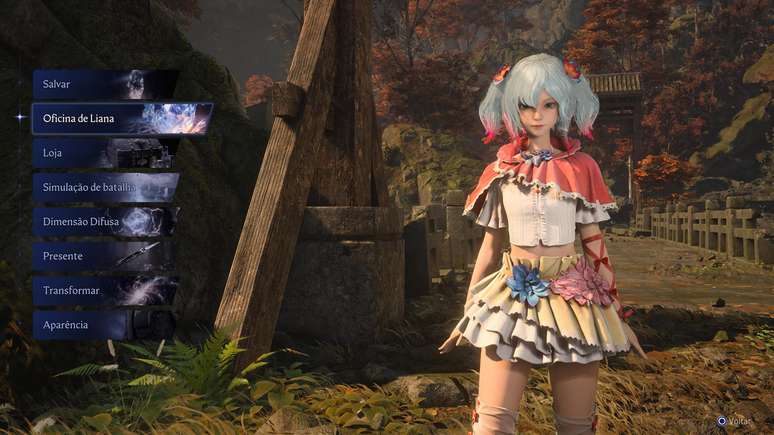774x435 pixels.
Task: Choose the Loja option
Action: [x=105, y=153]
